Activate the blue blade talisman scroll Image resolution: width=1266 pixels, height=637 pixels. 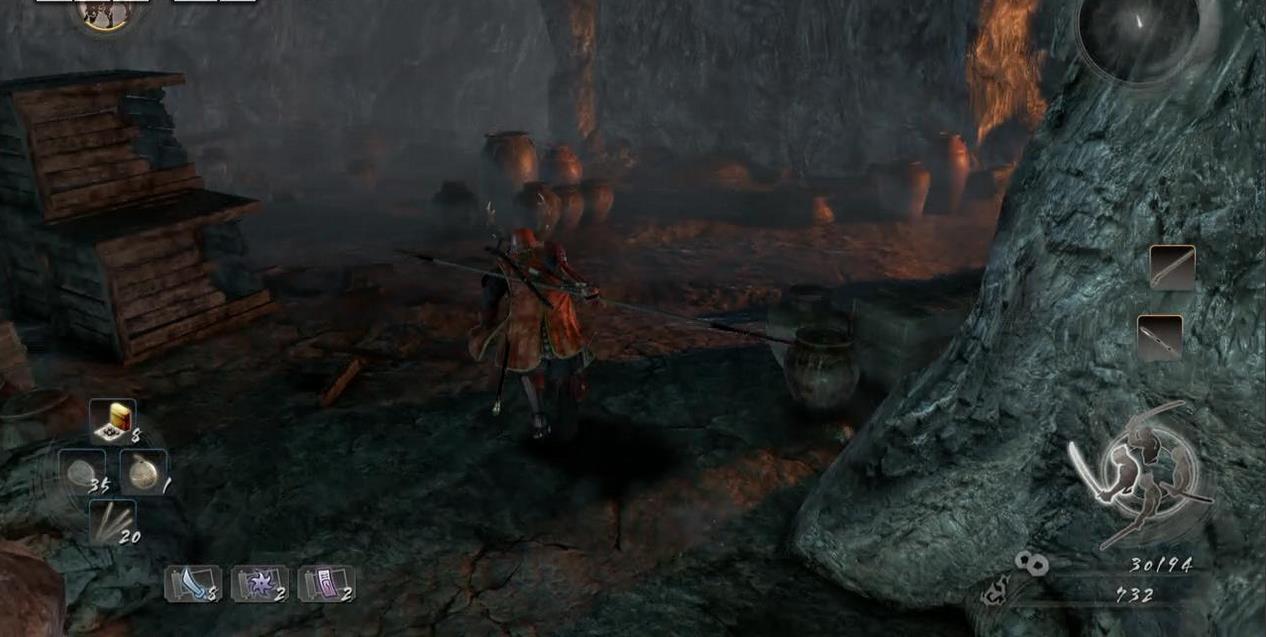click(x=192, y=583)
